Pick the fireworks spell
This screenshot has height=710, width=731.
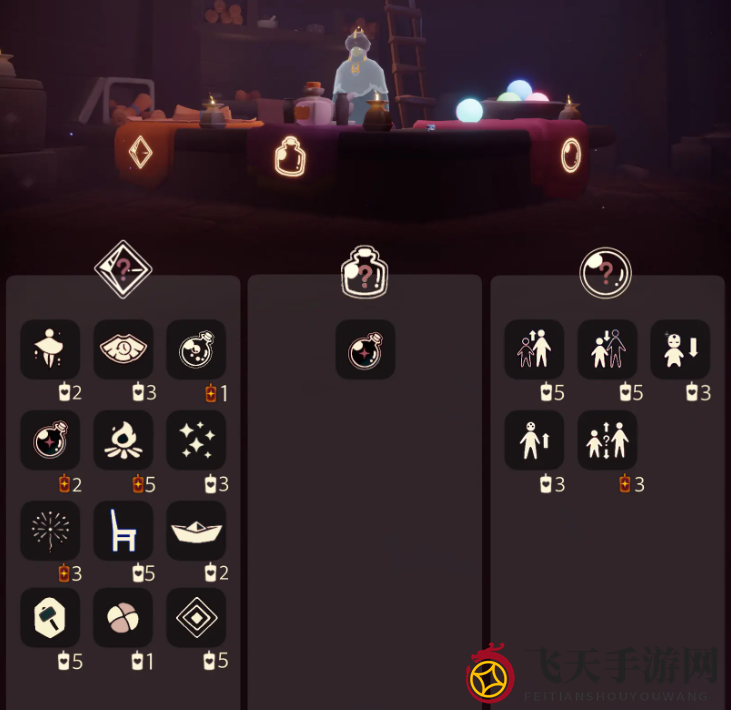tap(50, 529)
